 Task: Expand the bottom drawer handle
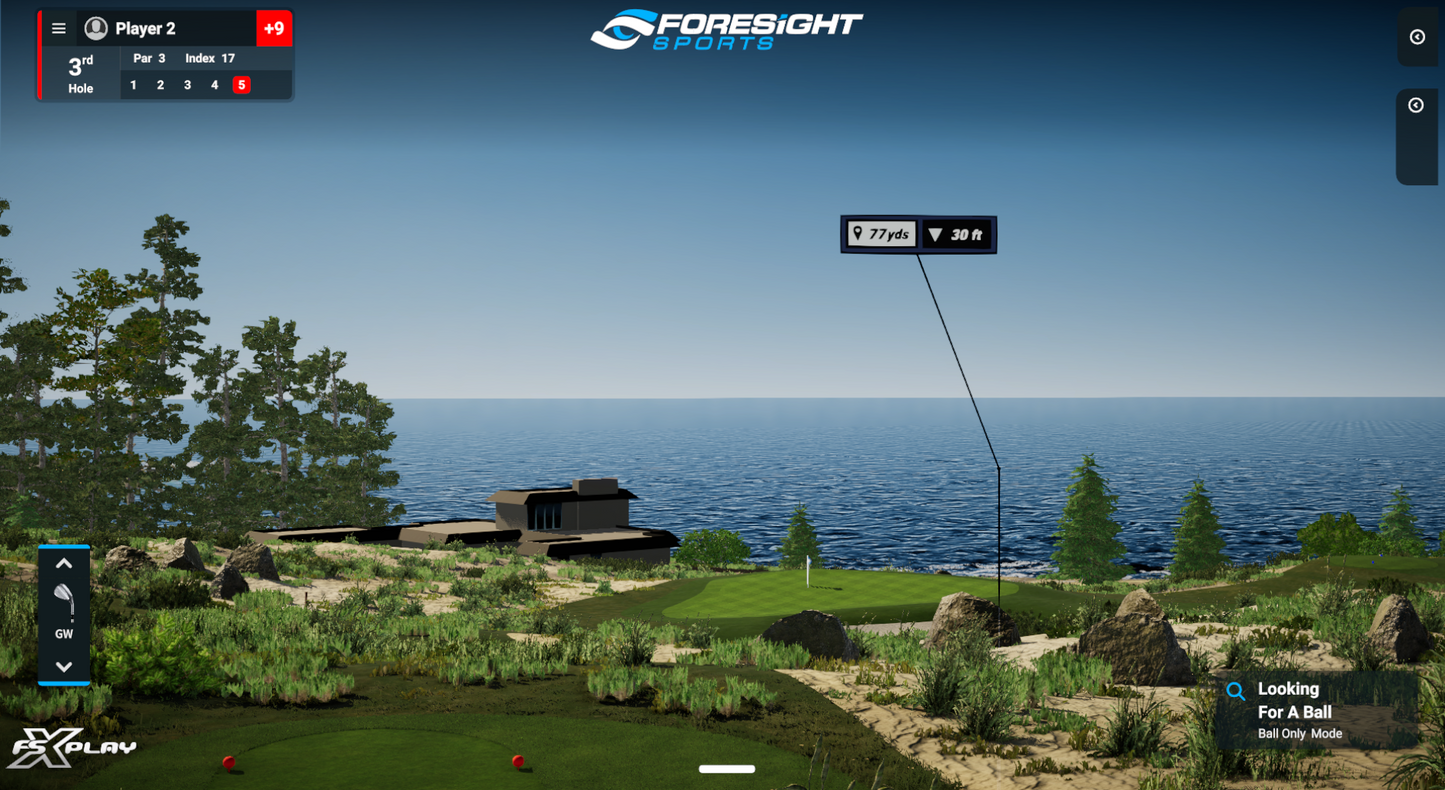pyautogui.click(x=728, y=769)
